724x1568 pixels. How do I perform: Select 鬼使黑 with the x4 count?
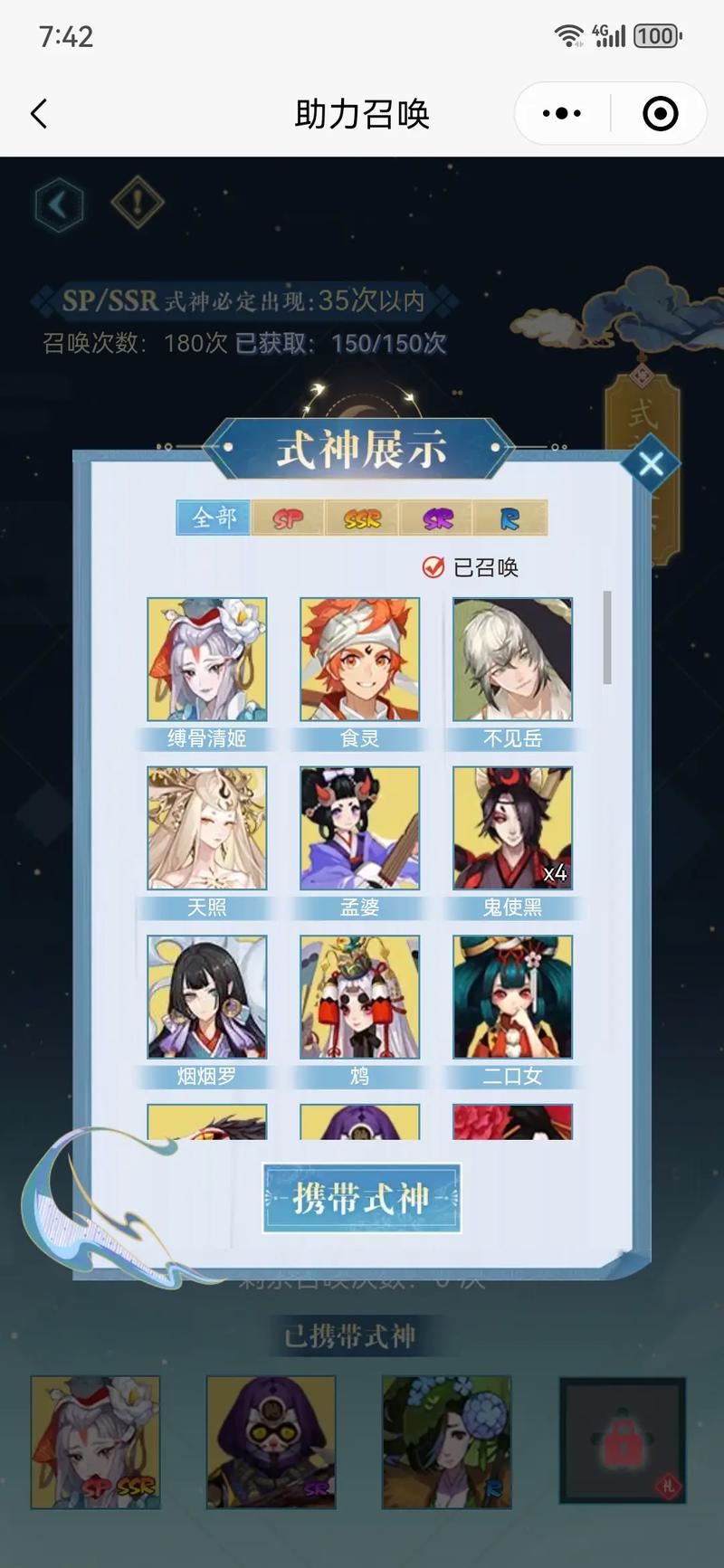click(x=512, y=828)
